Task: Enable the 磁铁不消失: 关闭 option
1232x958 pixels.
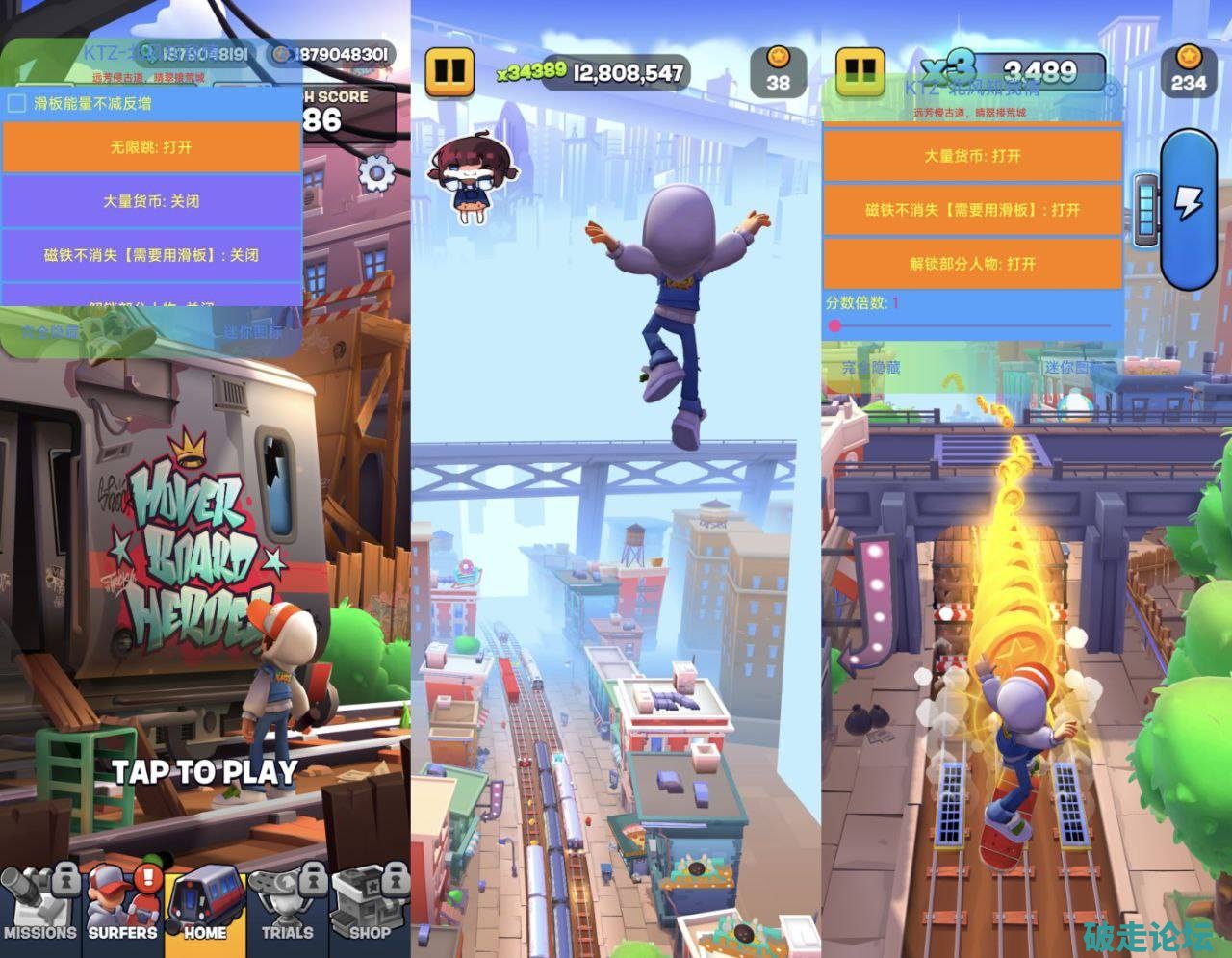Action: click(151, 255)
